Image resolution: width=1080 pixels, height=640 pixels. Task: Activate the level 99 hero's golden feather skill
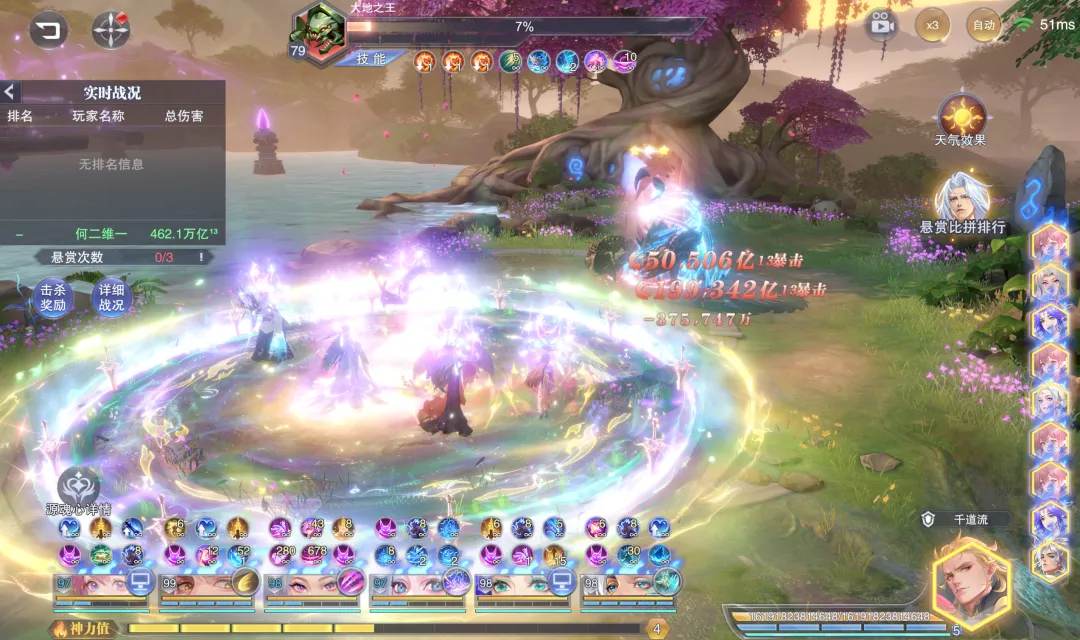(245, 582)
